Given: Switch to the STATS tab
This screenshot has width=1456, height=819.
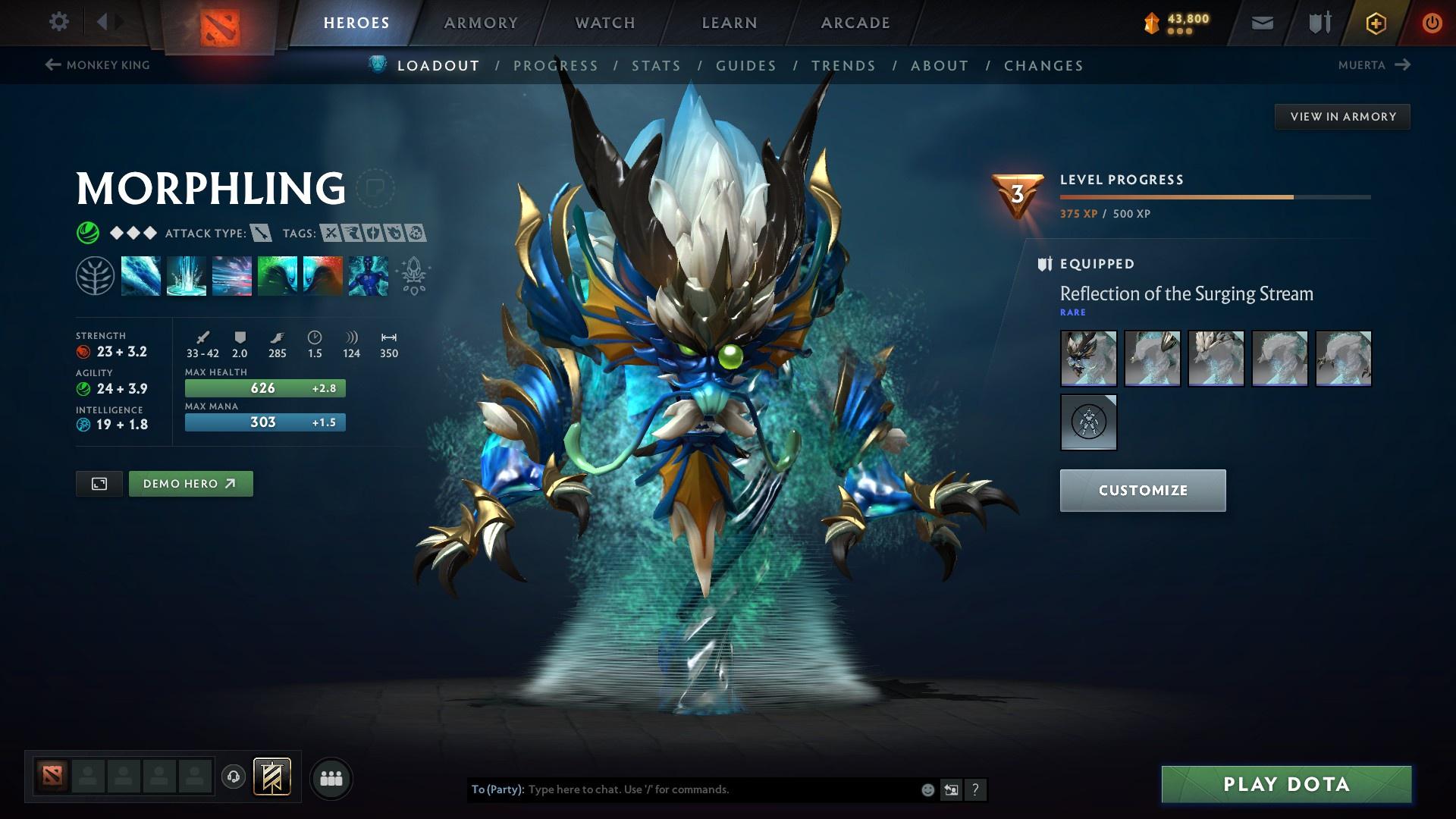Looking at the screenshot, I should point(657,66).
